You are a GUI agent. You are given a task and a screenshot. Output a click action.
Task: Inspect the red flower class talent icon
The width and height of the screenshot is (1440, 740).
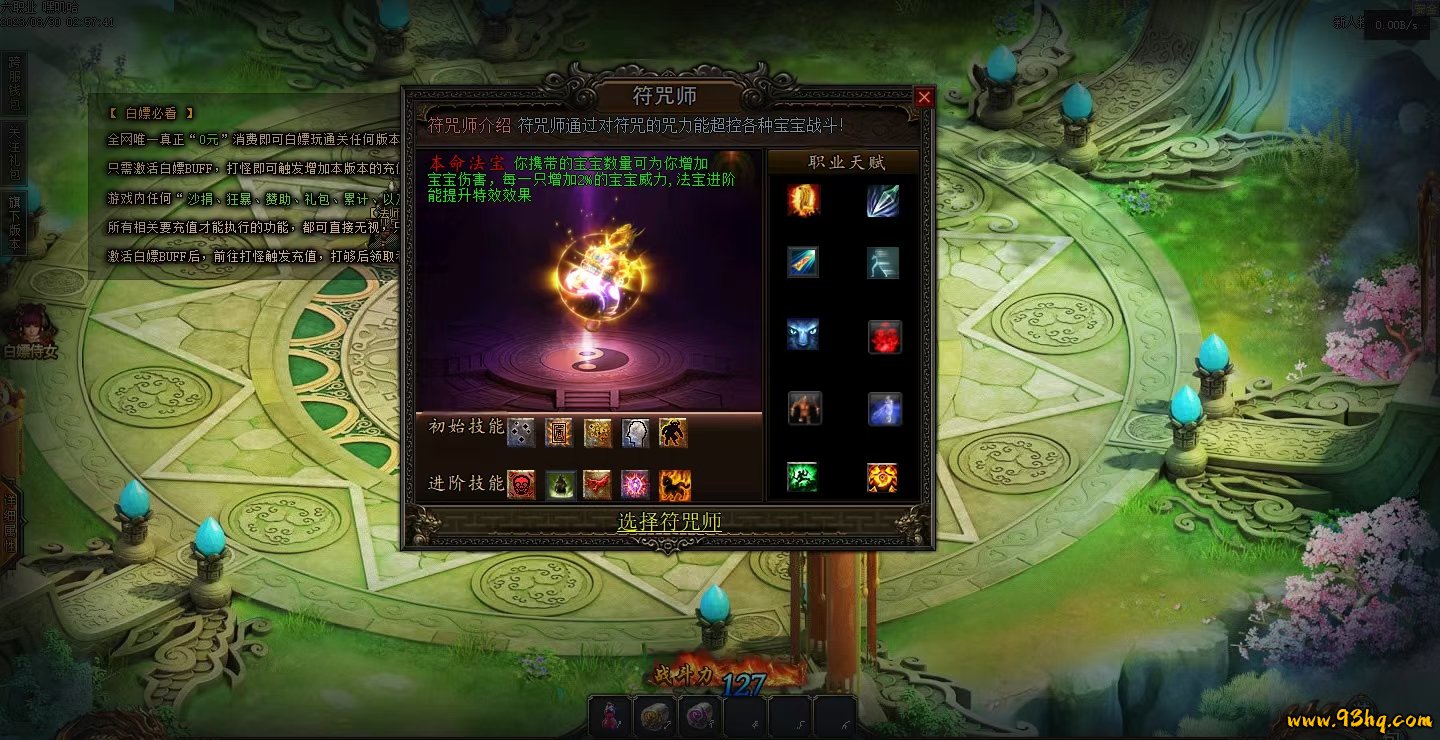[x=884, y=337]
